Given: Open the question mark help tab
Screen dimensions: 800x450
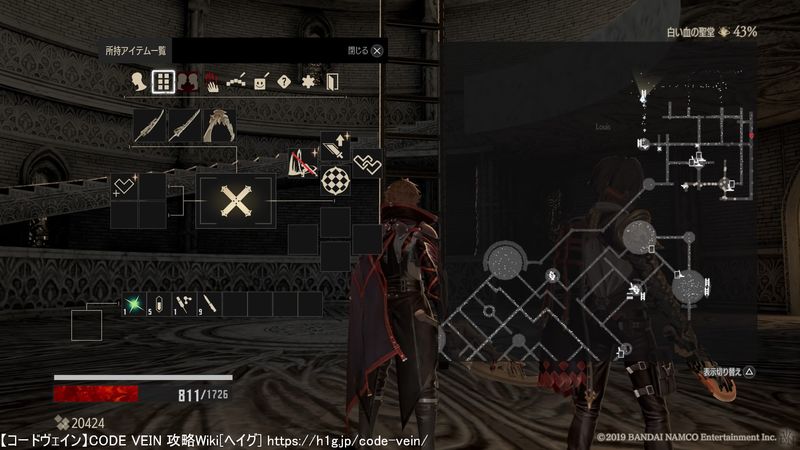Looking at the screenshot, I should 284,82.
